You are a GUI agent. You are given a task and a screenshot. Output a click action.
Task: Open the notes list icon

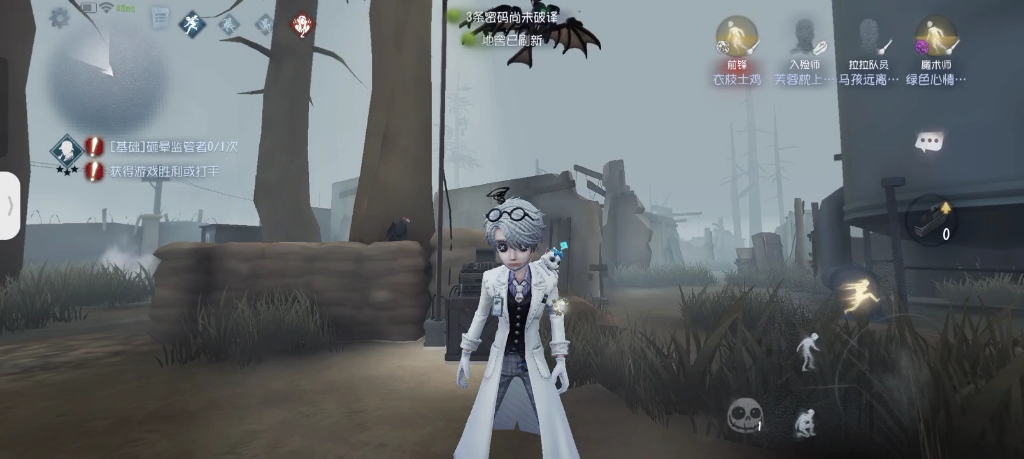(160, 17)
